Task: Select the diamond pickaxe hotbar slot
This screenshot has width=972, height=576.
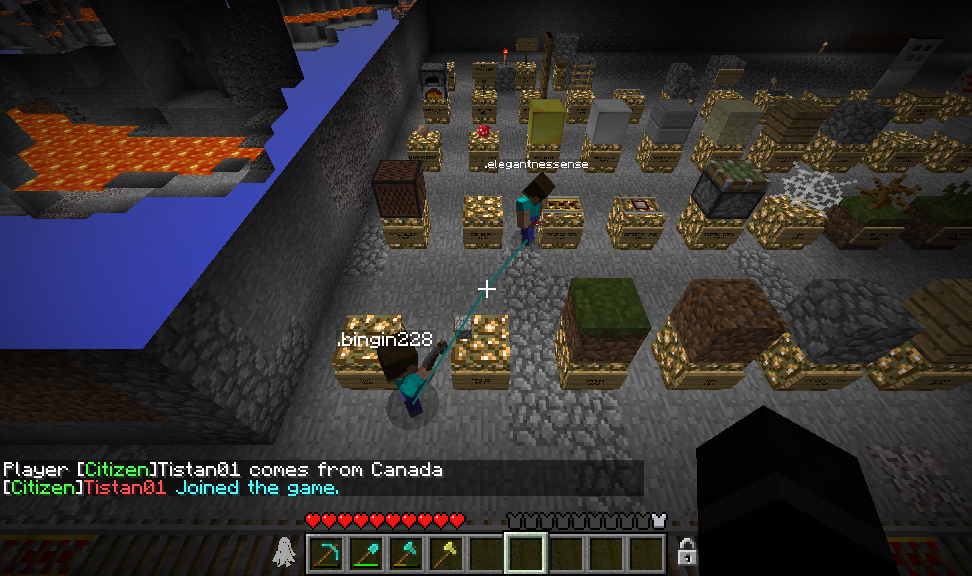Action: 325,553
